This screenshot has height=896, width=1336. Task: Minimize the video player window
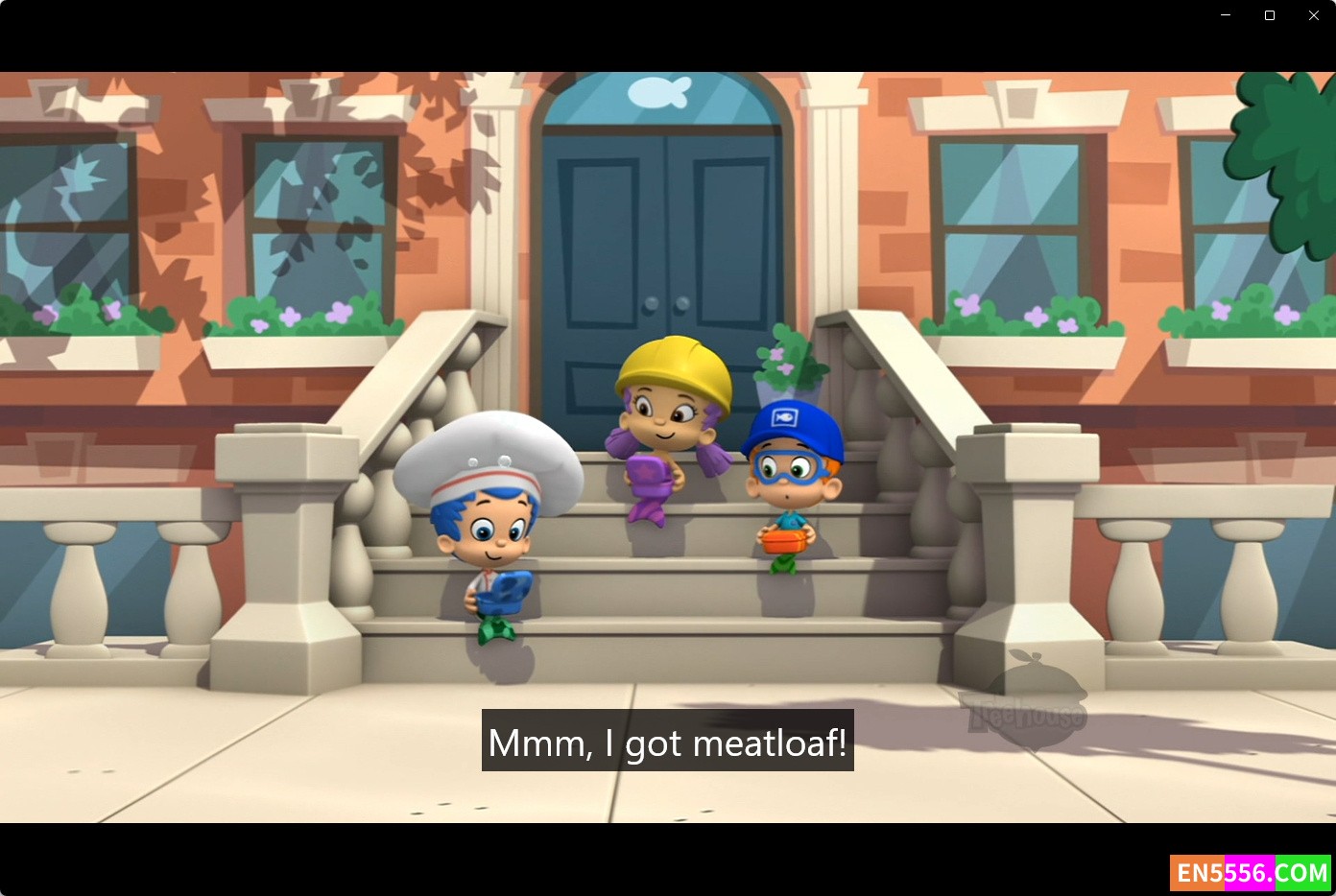point(1226,15)
